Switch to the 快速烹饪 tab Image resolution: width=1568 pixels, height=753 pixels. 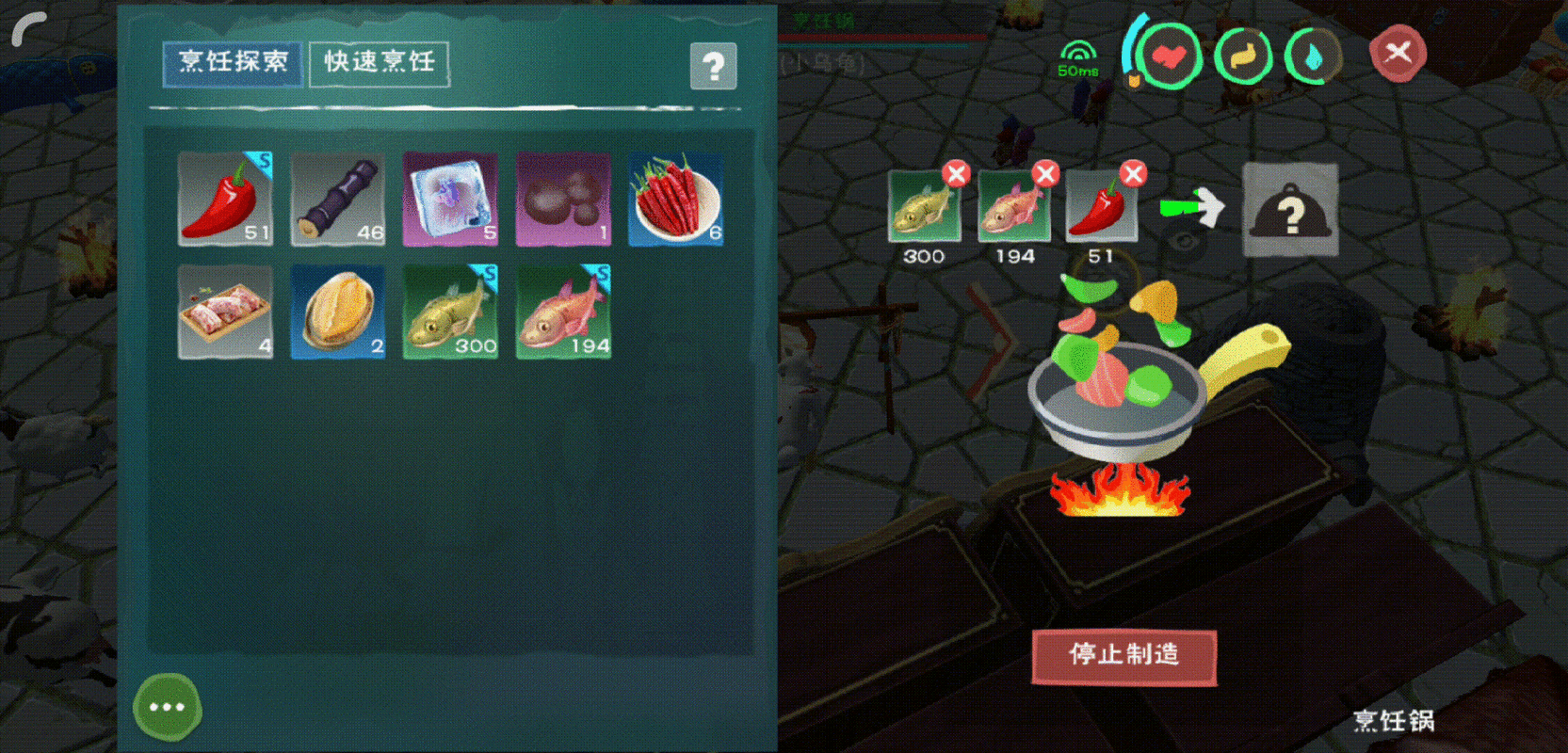[x=379, y=62]
